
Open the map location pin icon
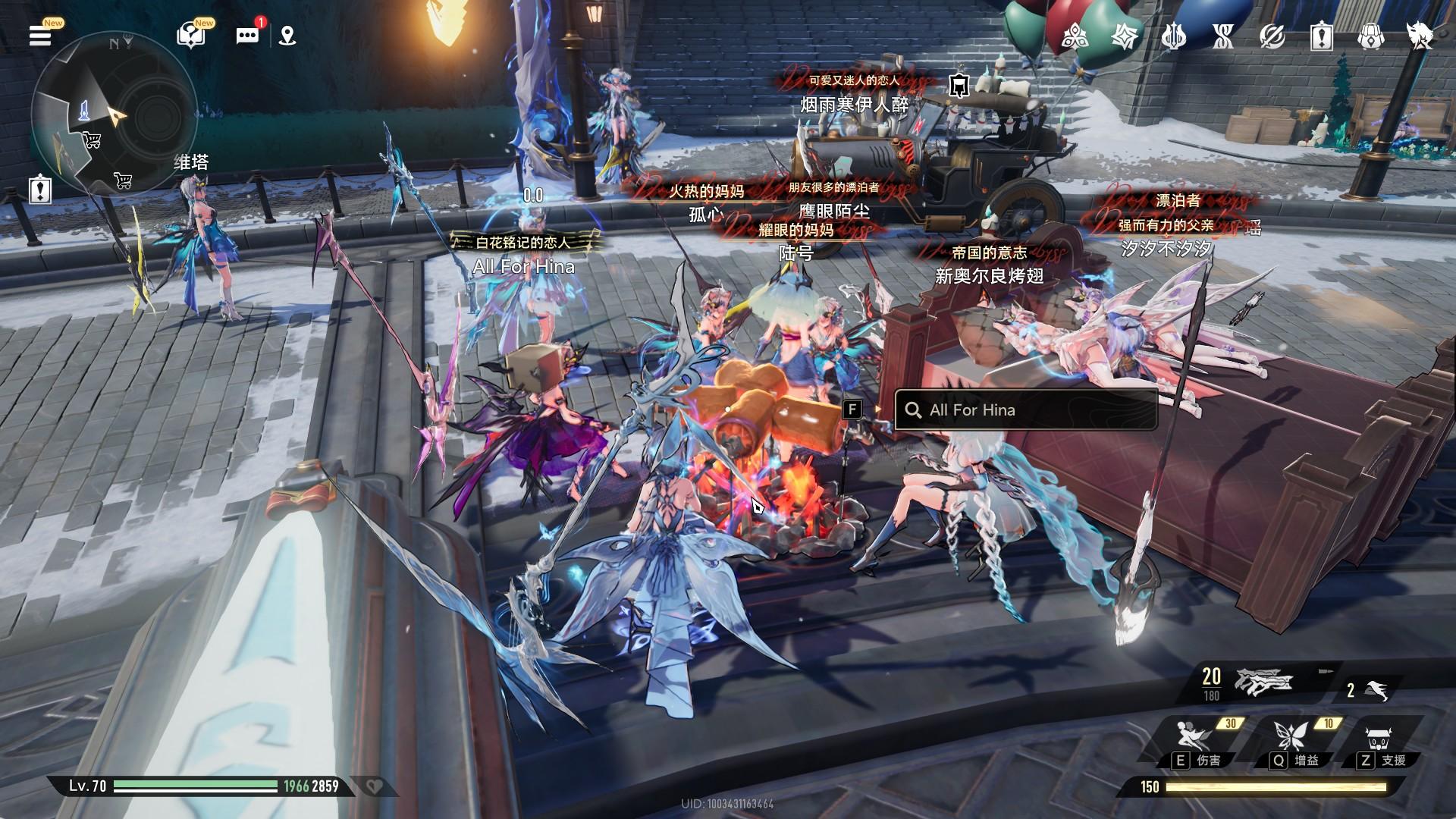click(x=287, y=36)
